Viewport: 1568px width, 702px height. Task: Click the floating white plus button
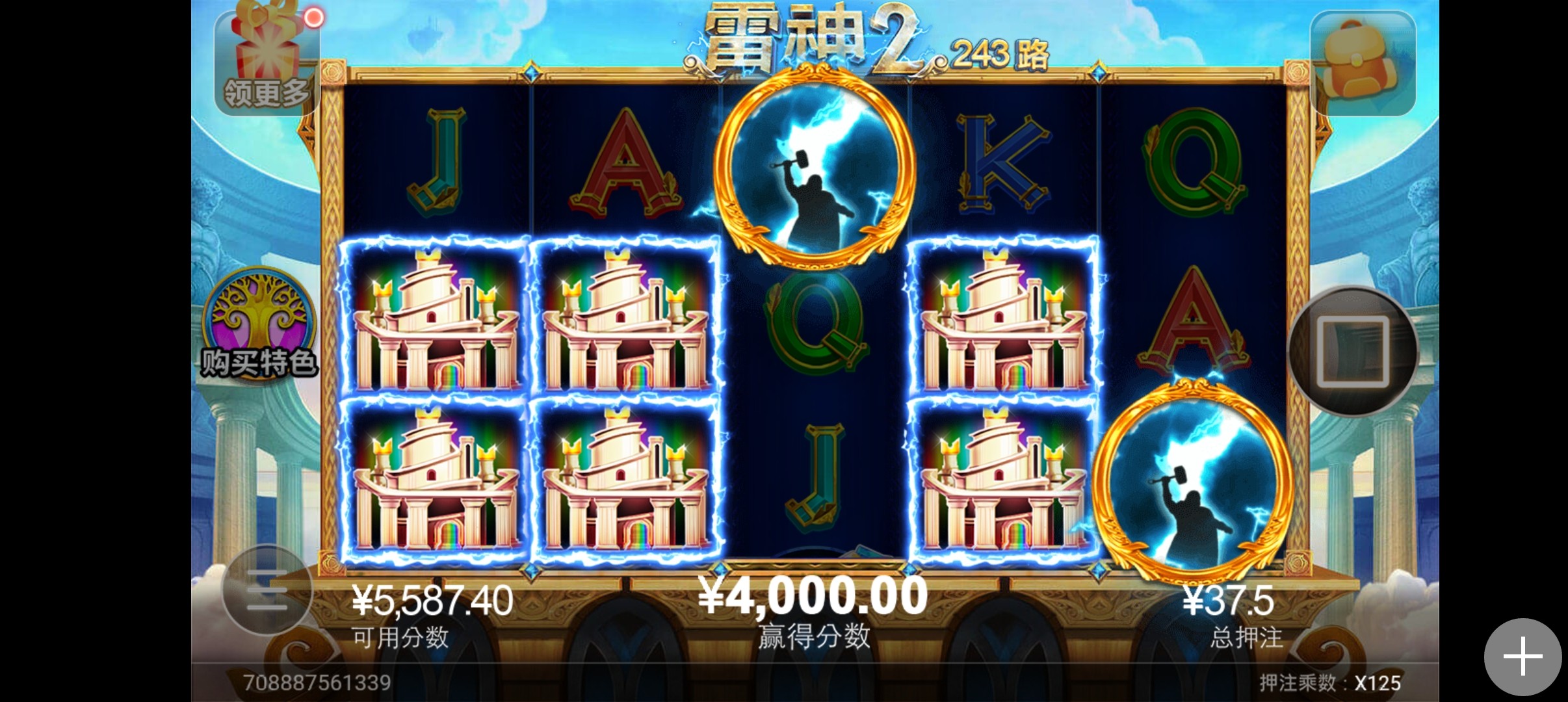tap(1522, 656)
